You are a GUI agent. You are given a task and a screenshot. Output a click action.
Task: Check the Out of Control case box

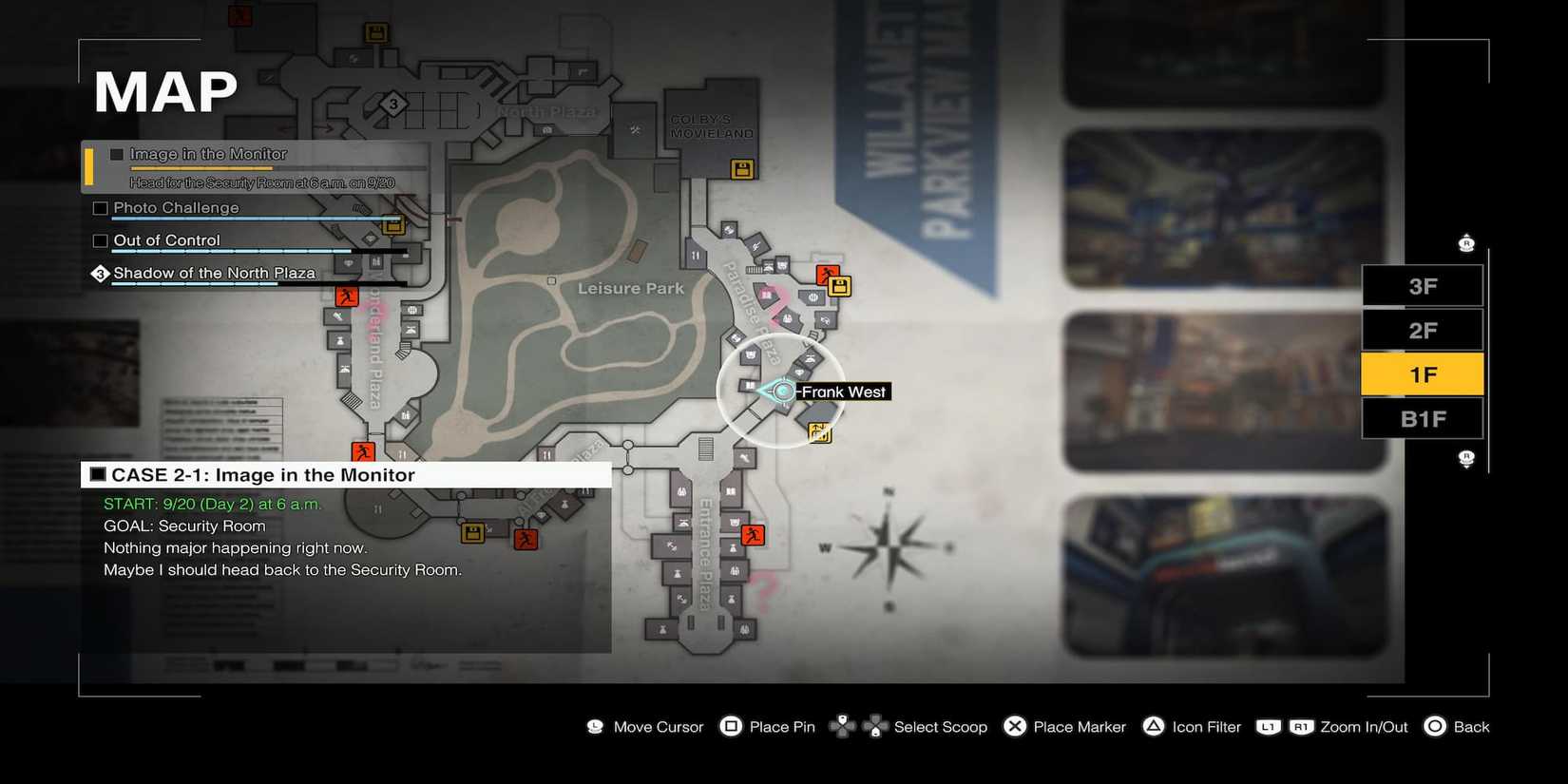pos(100,240)
